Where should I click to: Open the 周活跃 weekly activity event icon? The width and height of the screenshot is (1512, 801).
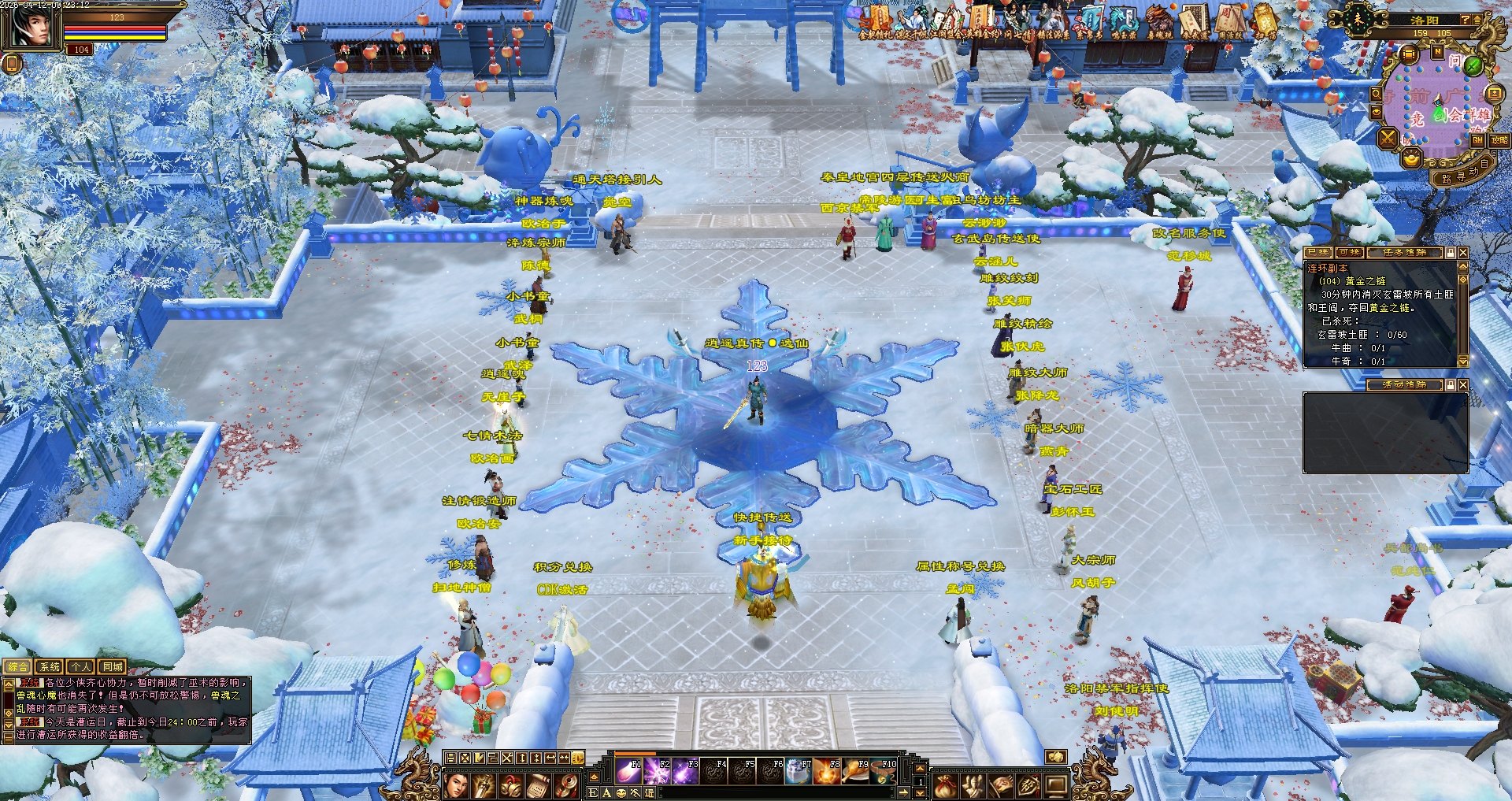1229,20
